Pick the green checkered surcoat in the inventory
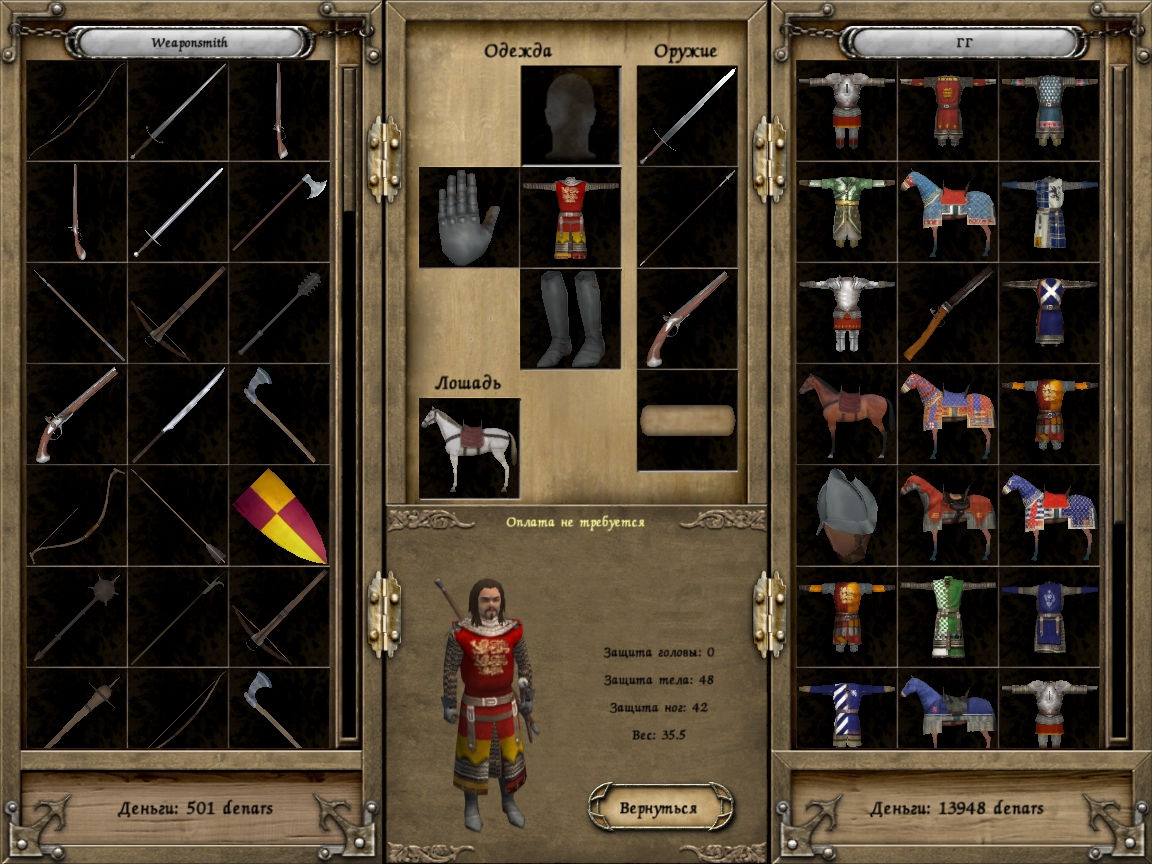This screenshot has width=1152, height=864. click(947, 616)
